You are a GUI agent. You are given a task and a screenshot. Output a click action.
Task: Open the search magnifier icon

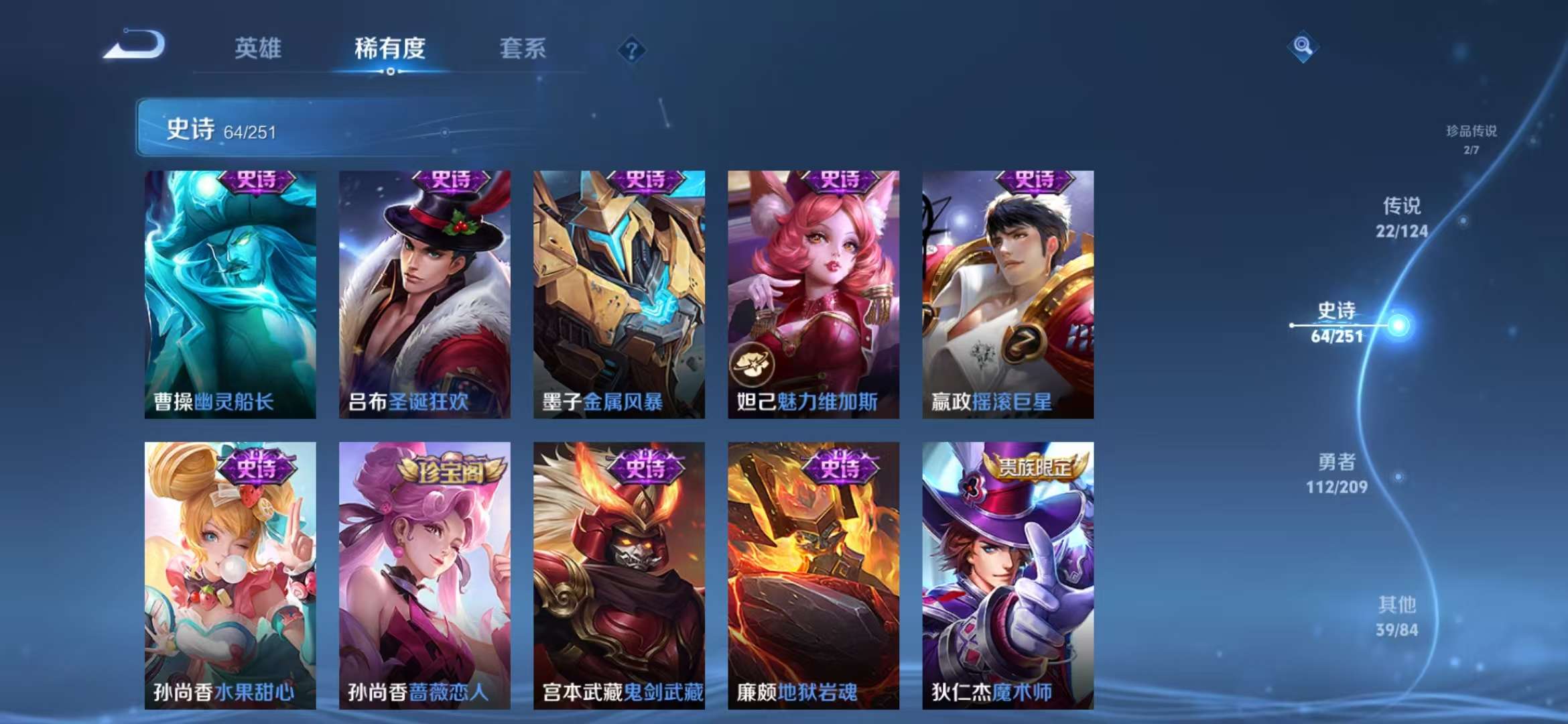1303,48
